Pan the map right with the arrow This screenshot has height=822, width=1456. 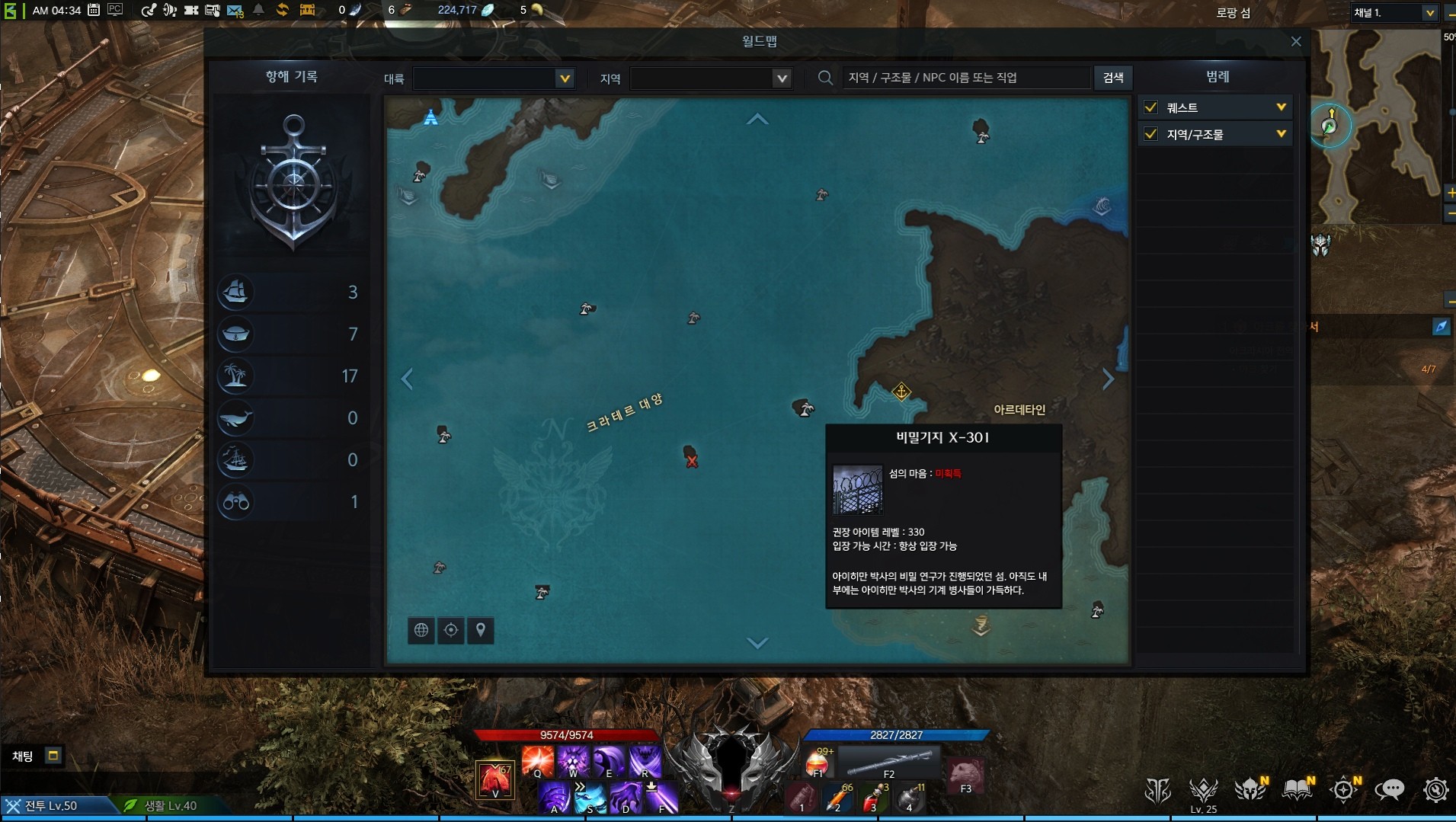pos(1109,379)
